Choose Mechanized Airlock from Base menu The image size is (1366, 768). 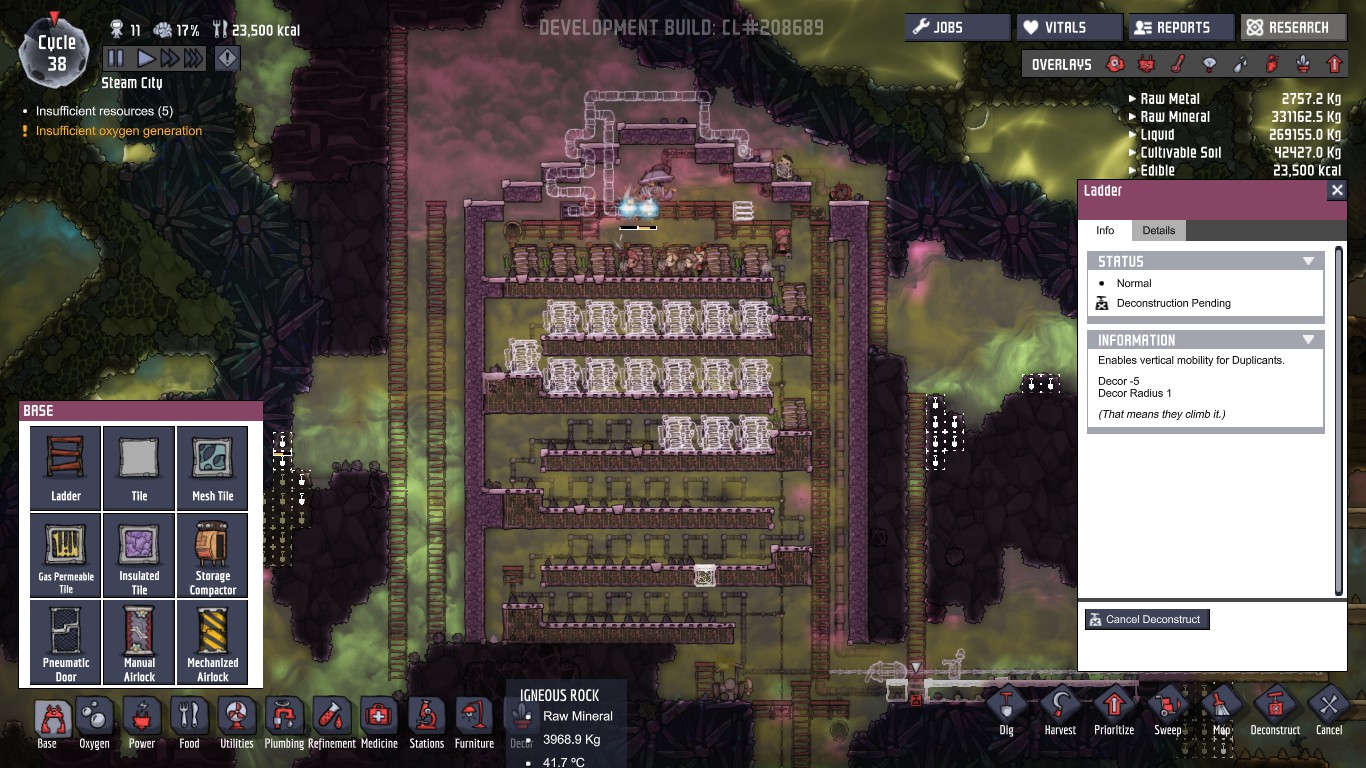click(212, 642)
